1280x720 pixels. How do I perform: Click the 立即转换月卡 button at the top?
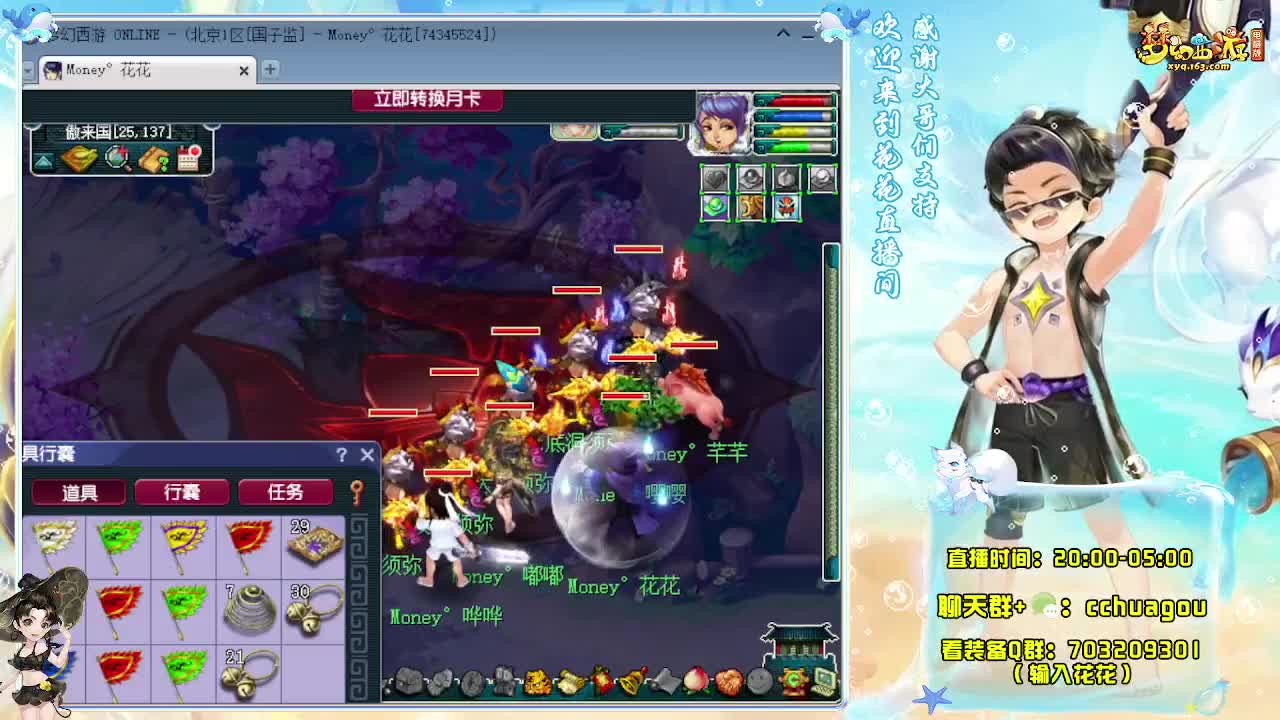(425, 101)
